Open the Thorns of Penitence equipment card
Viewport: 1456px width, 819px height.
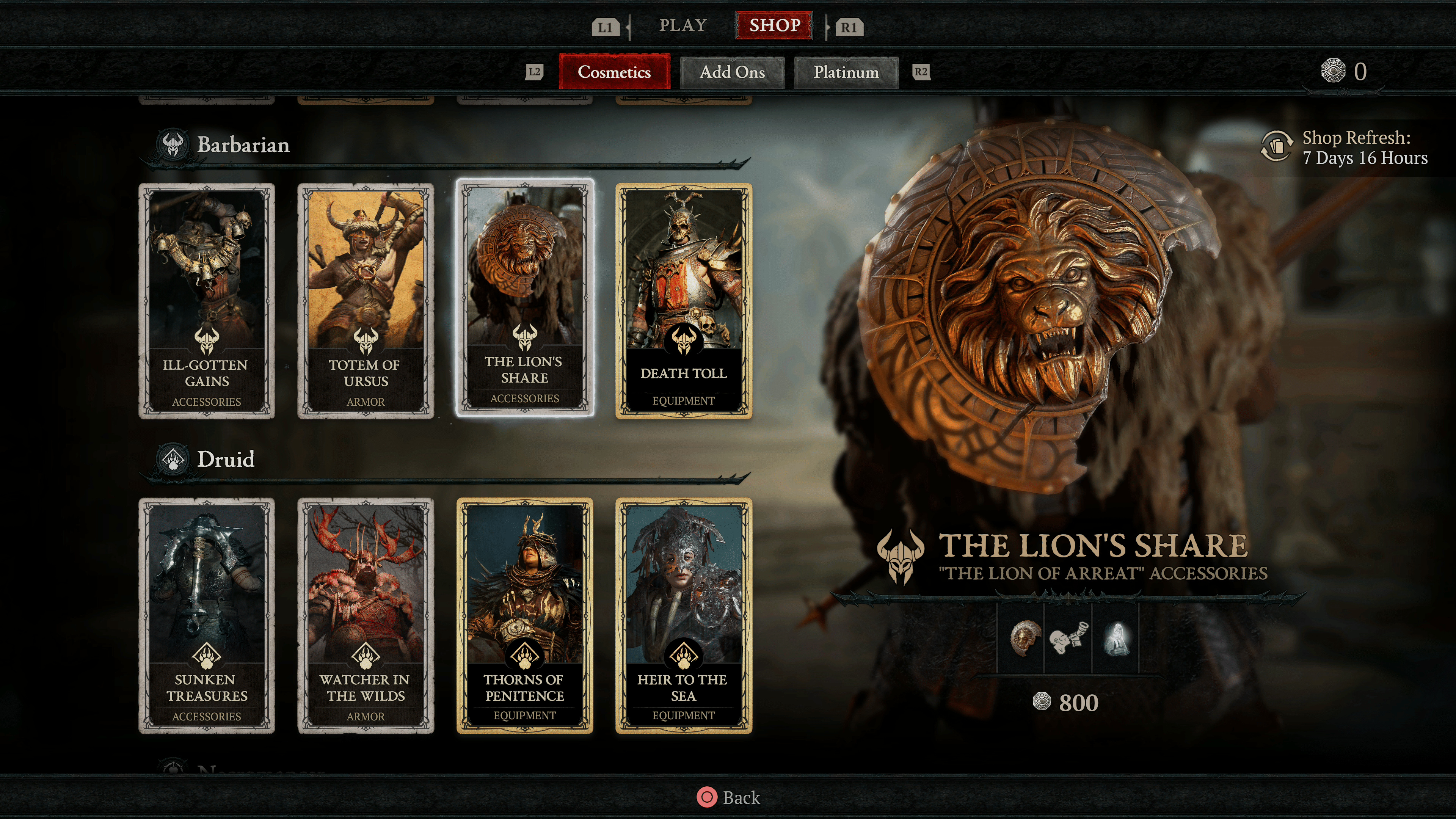pyautogui.click(x=524, y=615)
